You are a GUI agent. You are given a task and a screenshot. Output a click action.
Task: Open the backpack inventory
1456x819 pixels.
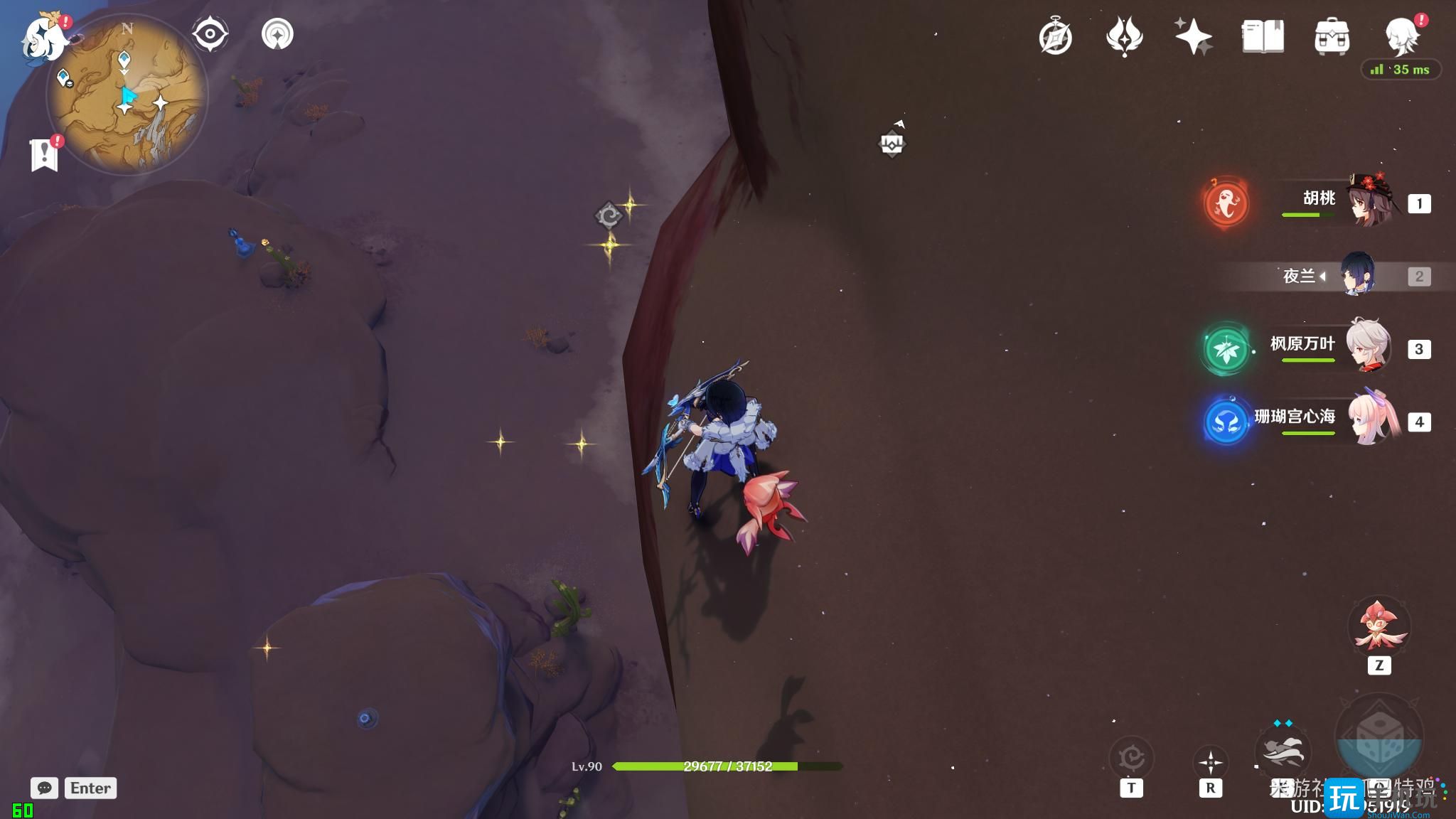[x=1332, y=37]
